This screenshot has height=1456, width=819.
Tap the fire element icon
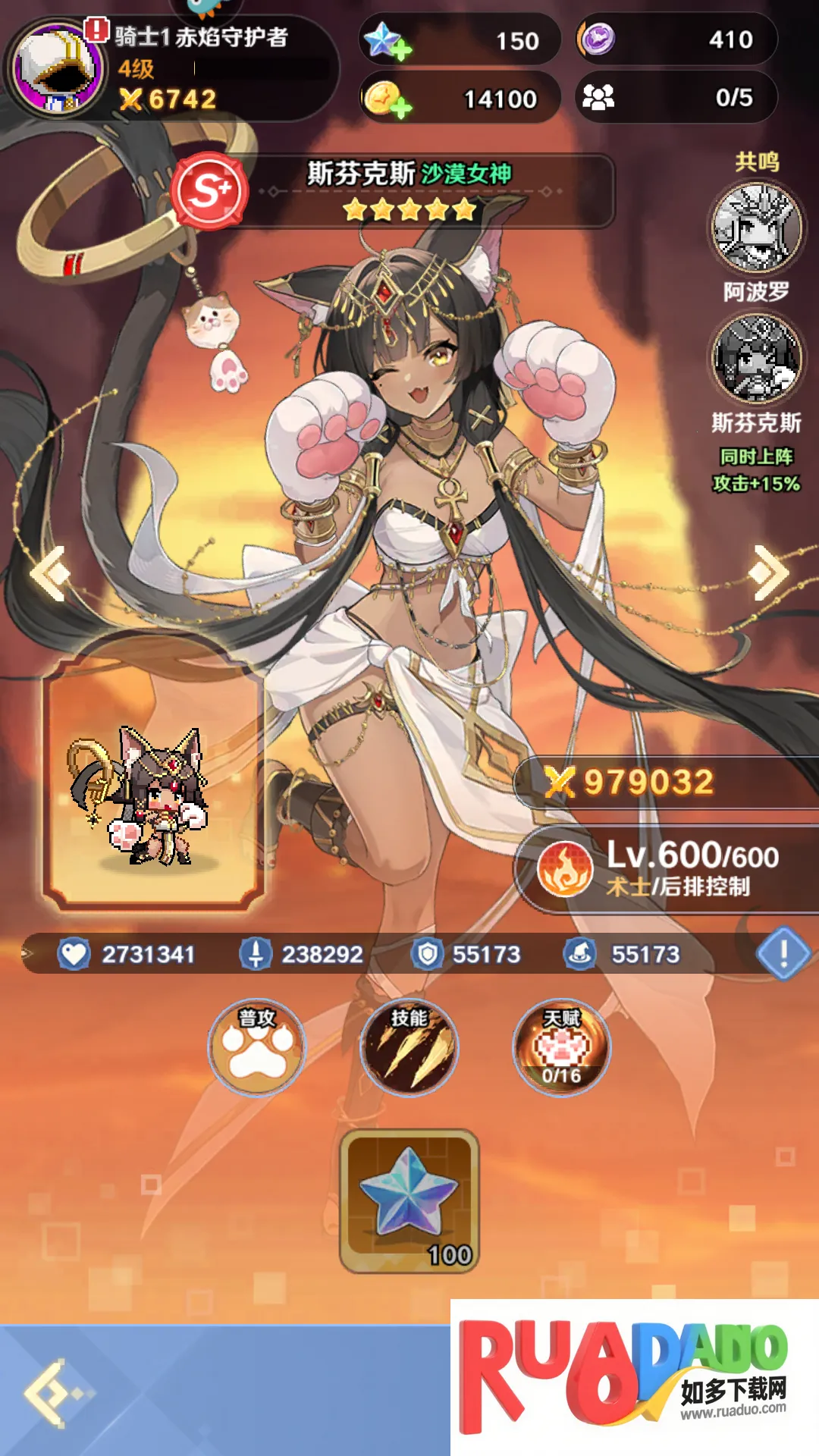pos(565,869)
